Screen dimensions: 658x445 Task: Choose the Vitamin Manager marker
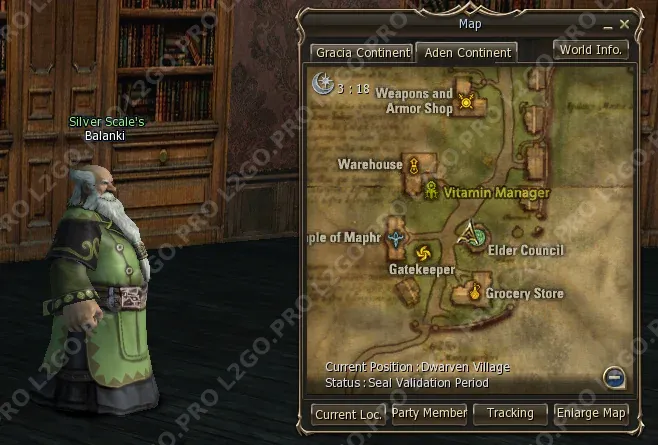click(431, 190)
